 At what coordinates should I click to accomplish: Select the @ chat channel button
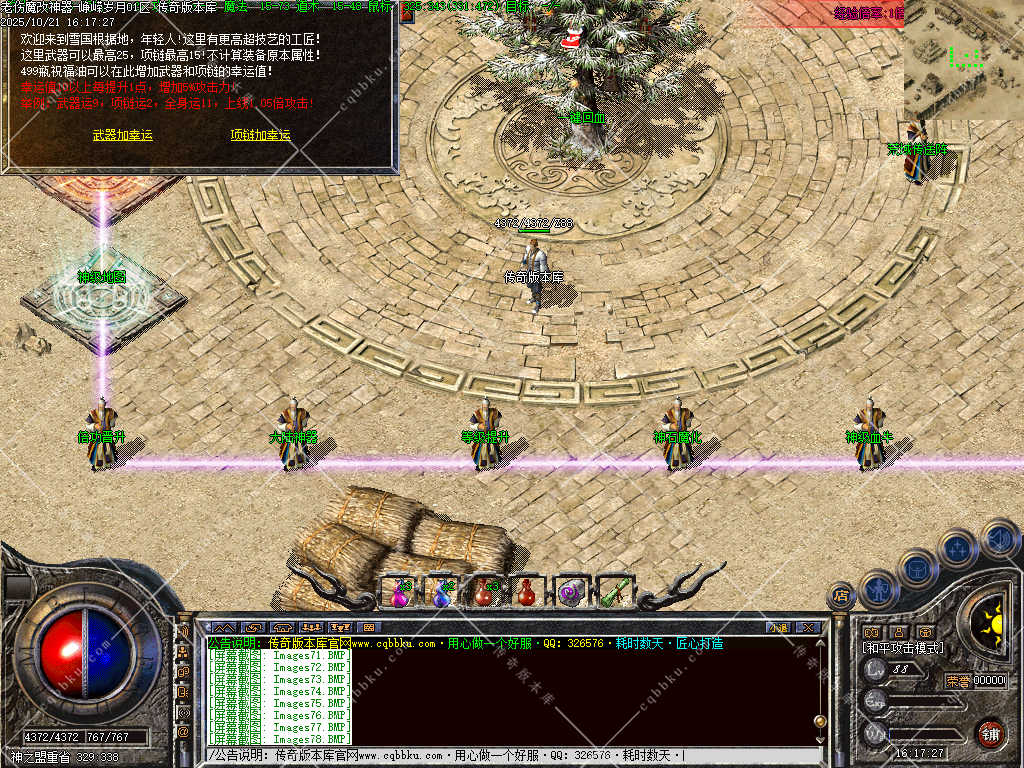tap(183, 733)
